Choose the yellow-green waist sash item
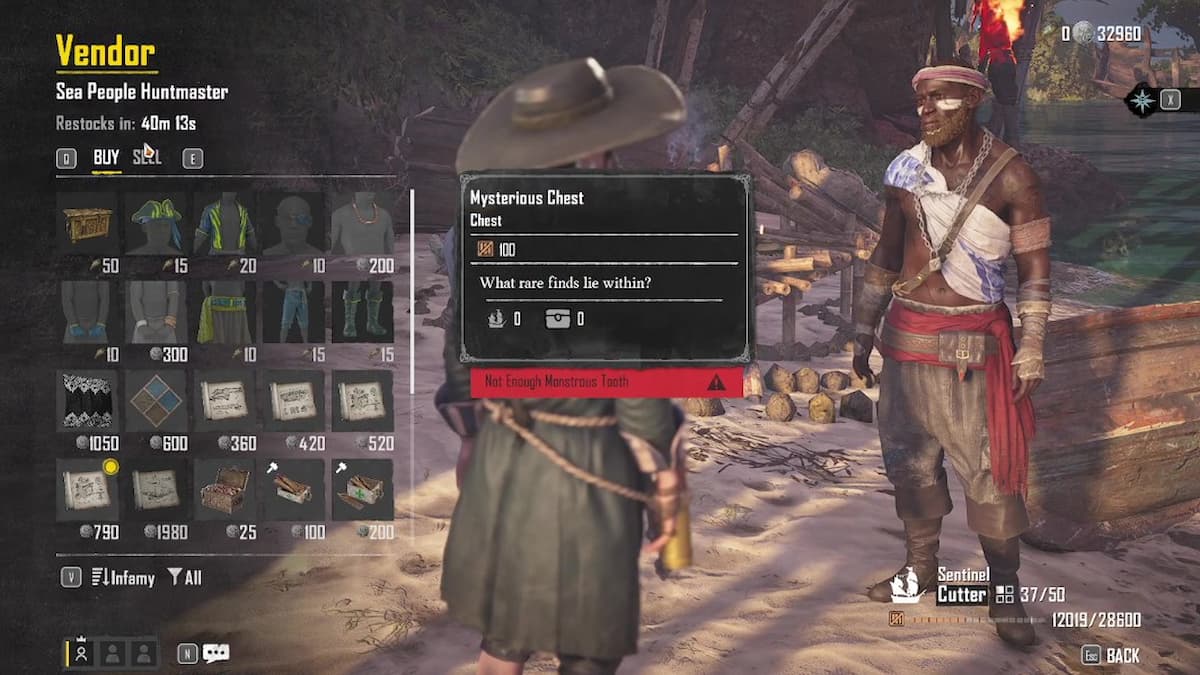This screenshot has width=1200, height=675. (x=224, y=311)
